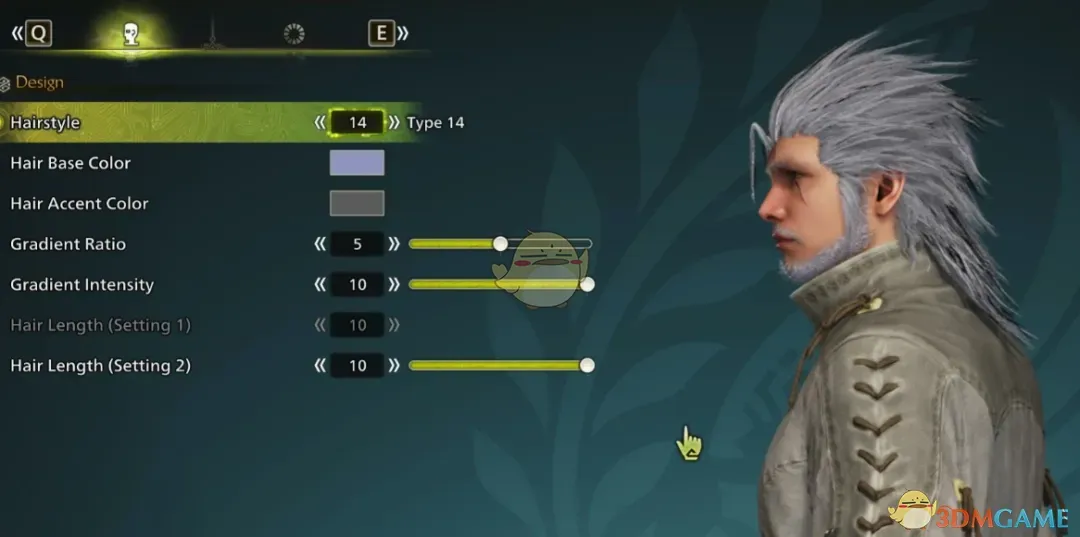Click the Gradient Ratio slider handle

point(500,243)
